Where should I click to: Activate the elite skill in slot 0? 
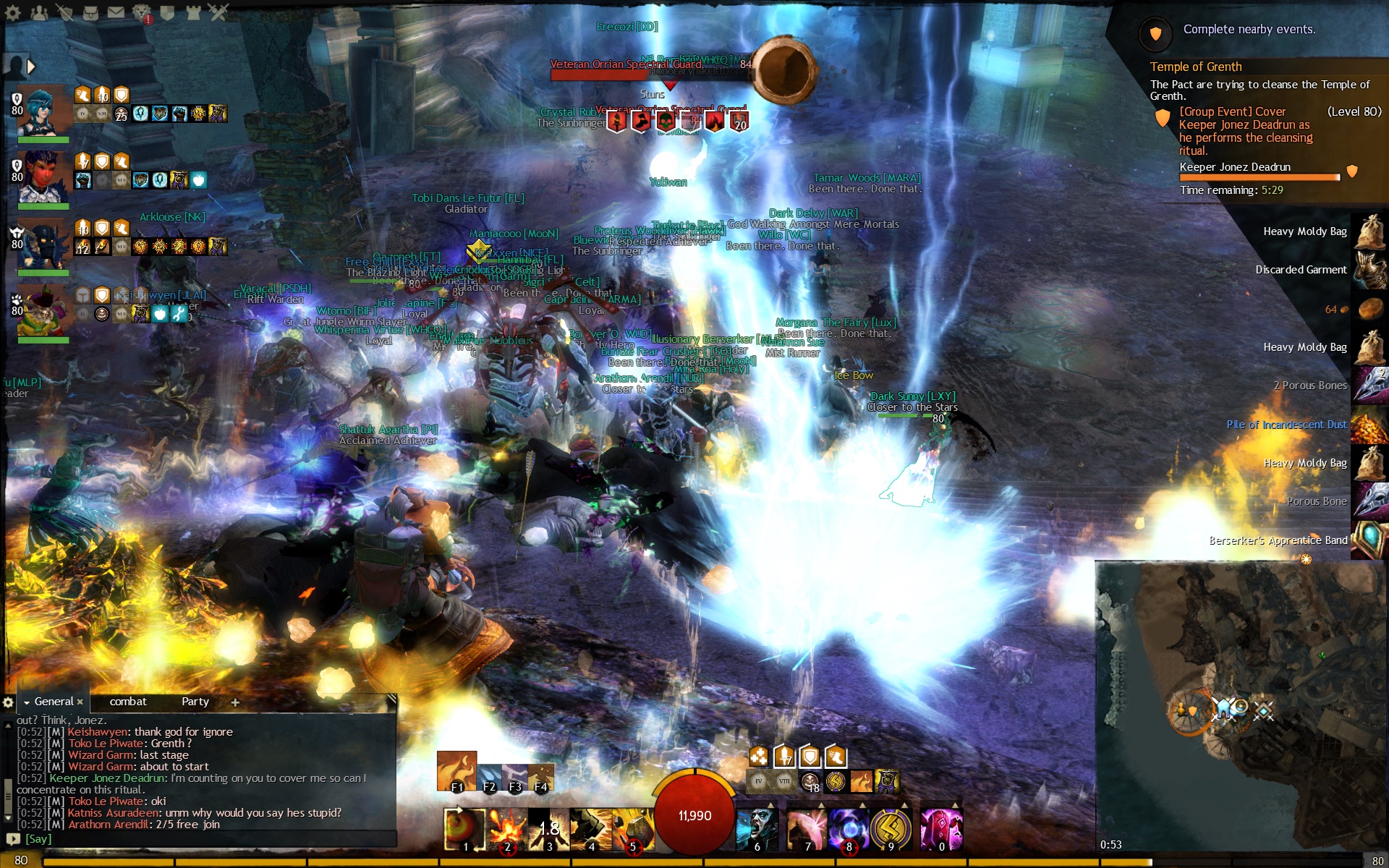click(x=941, y=829)
